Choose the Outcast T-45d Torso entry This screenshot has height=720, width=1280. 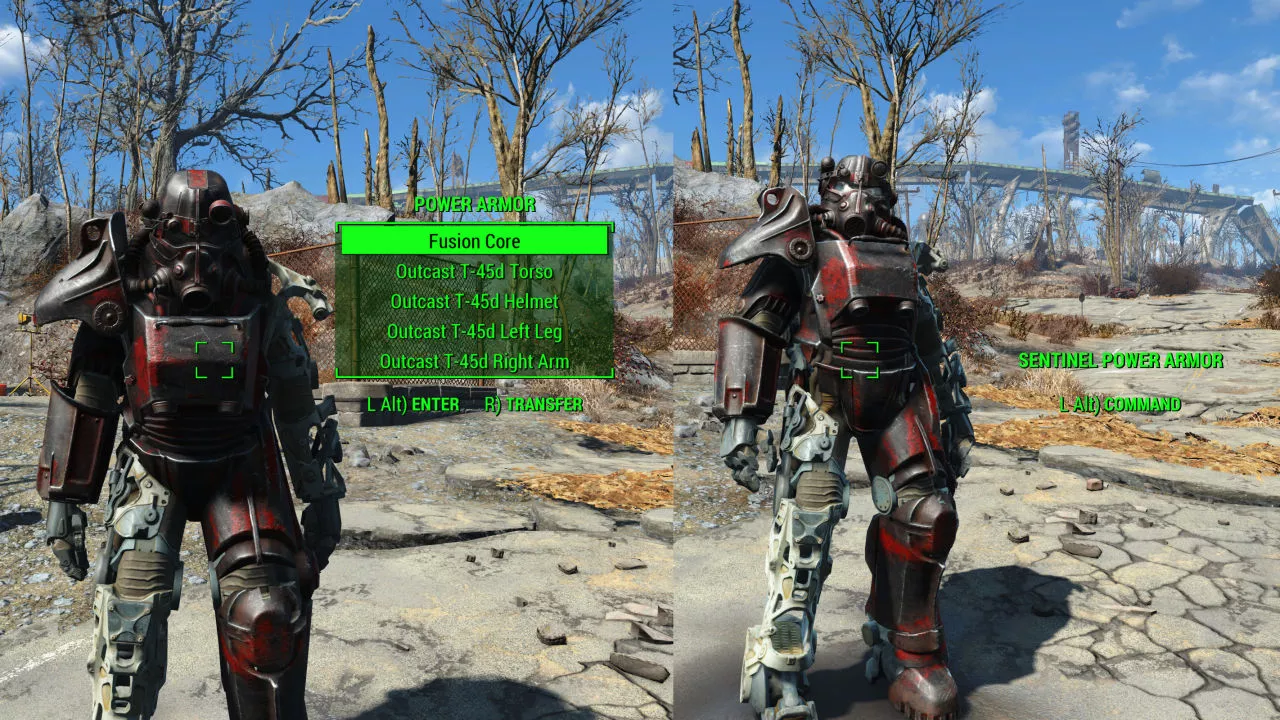pyautogui.click(x=474, y=272)
